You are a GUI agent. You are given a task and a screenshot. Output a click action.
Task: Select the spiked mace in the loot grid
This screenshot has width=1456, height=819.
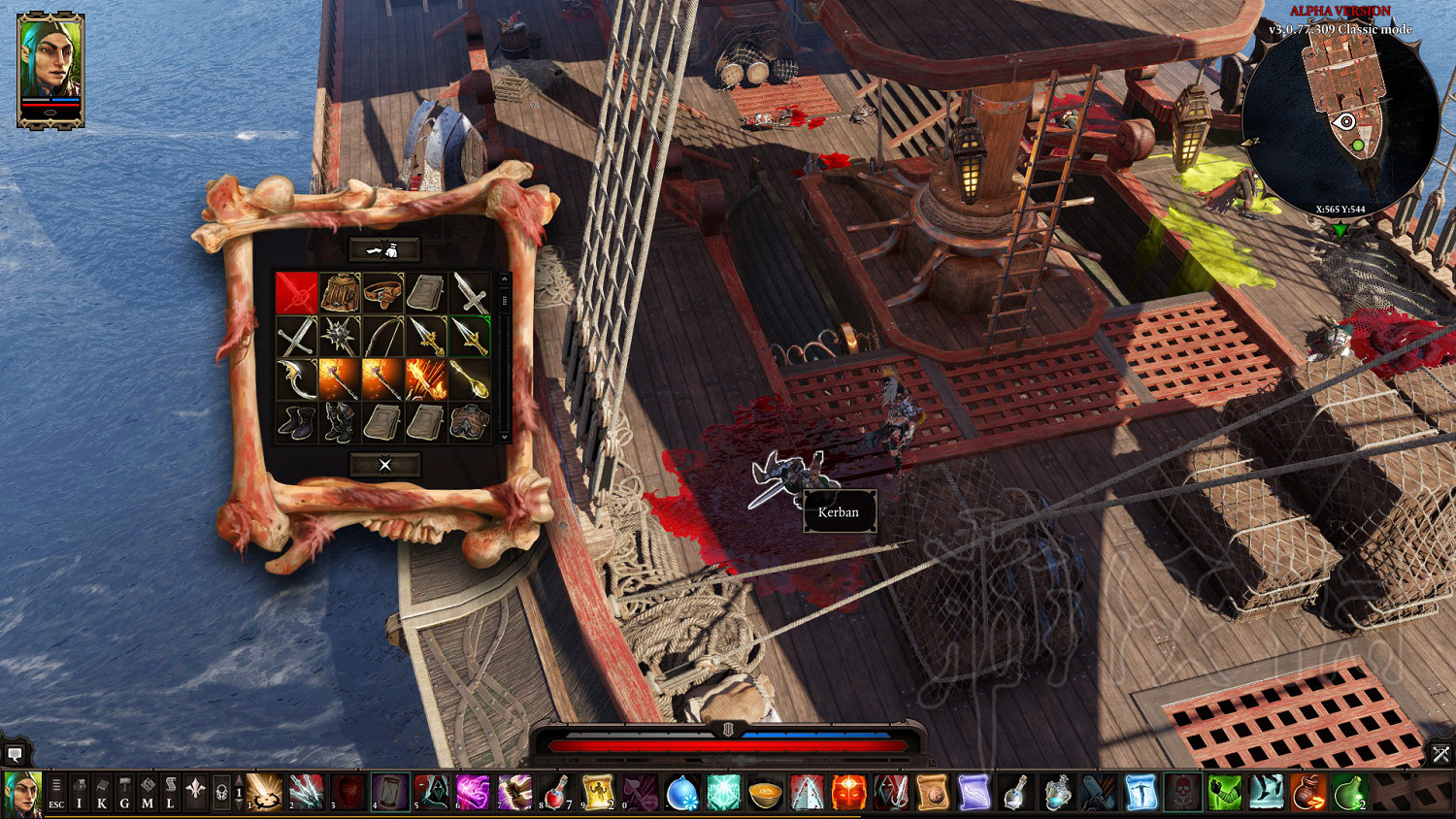tap(340, 336)
